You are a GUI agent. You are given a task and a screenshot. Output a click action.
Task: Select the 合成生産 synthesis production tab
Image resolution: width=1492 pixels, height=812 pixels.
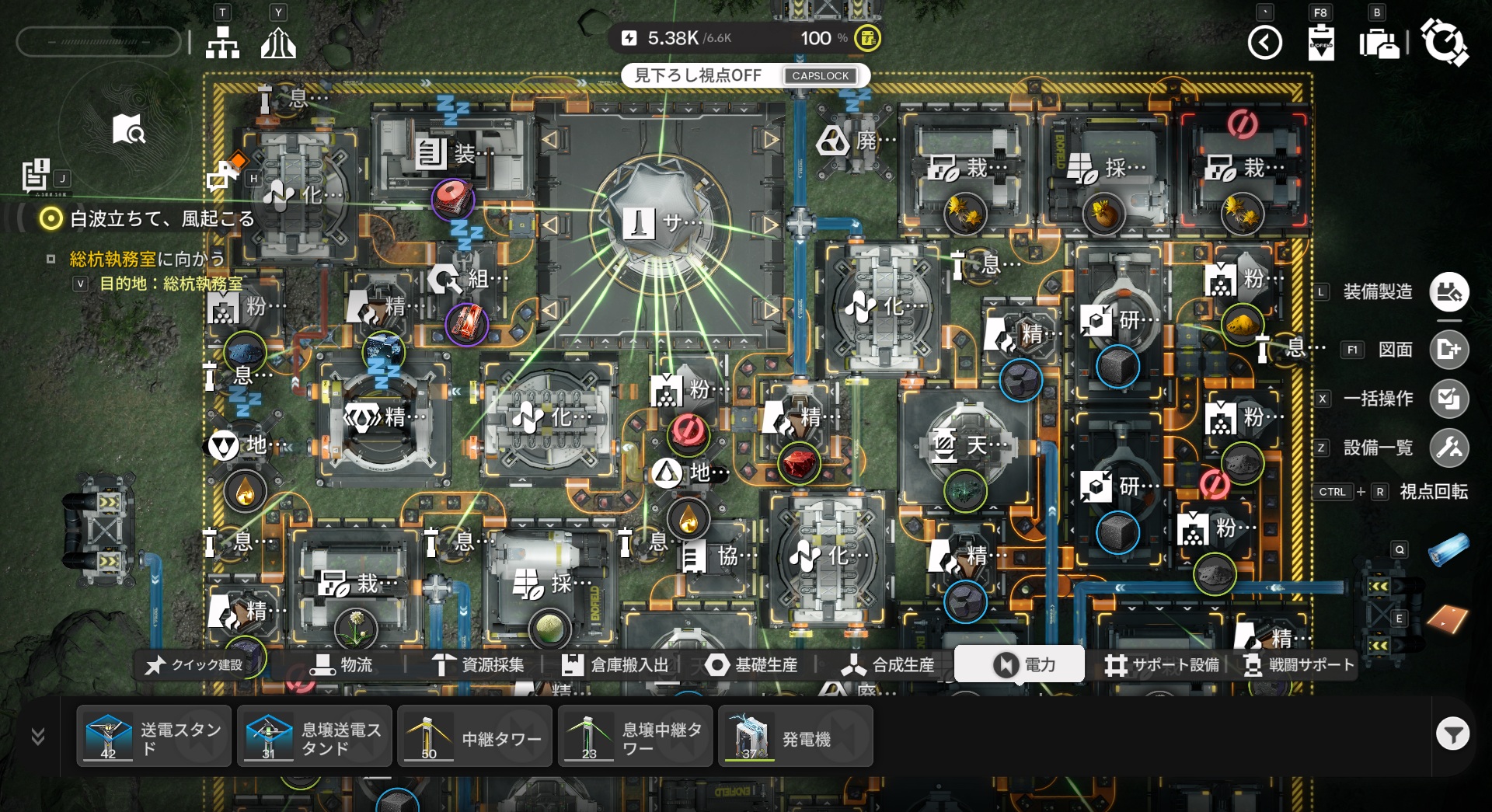888,665
